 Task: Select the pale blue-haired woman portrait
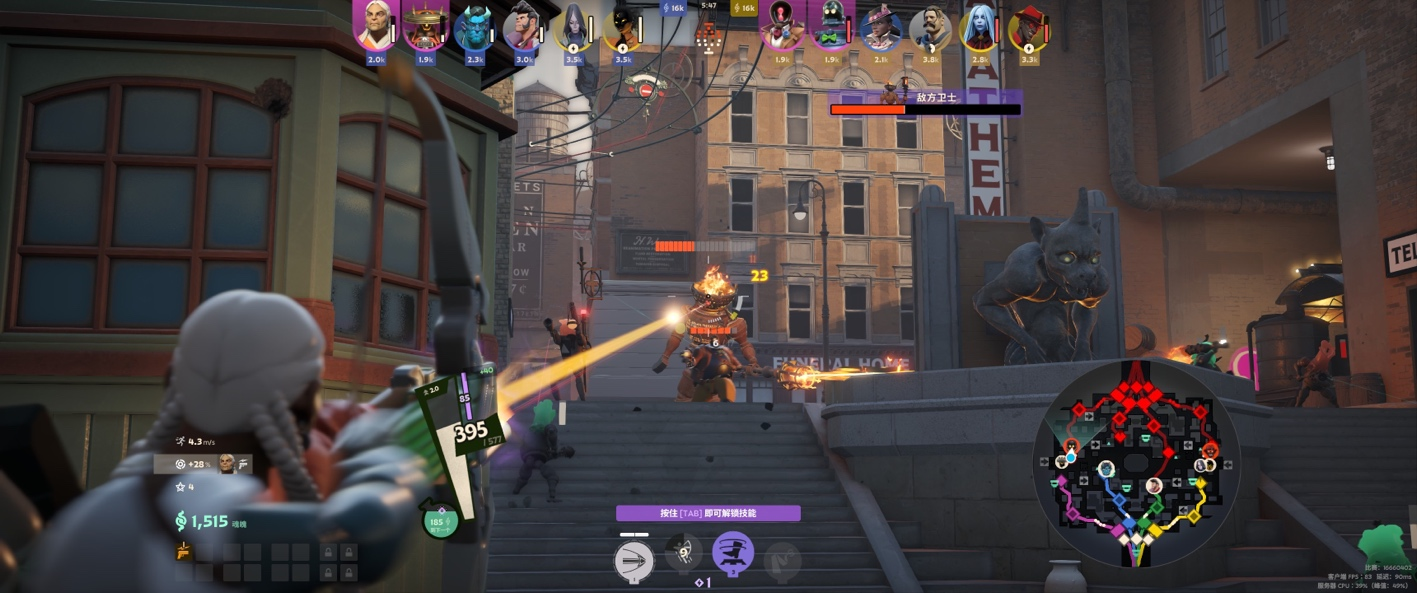point(979,28)
